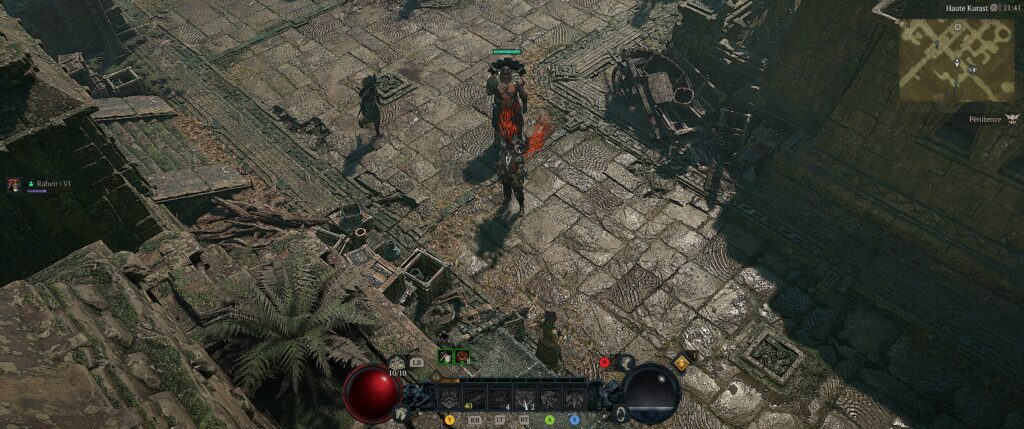Click the yellow diamond icon
This screenshot has height=429, width=1024.
tap(682, 364)
